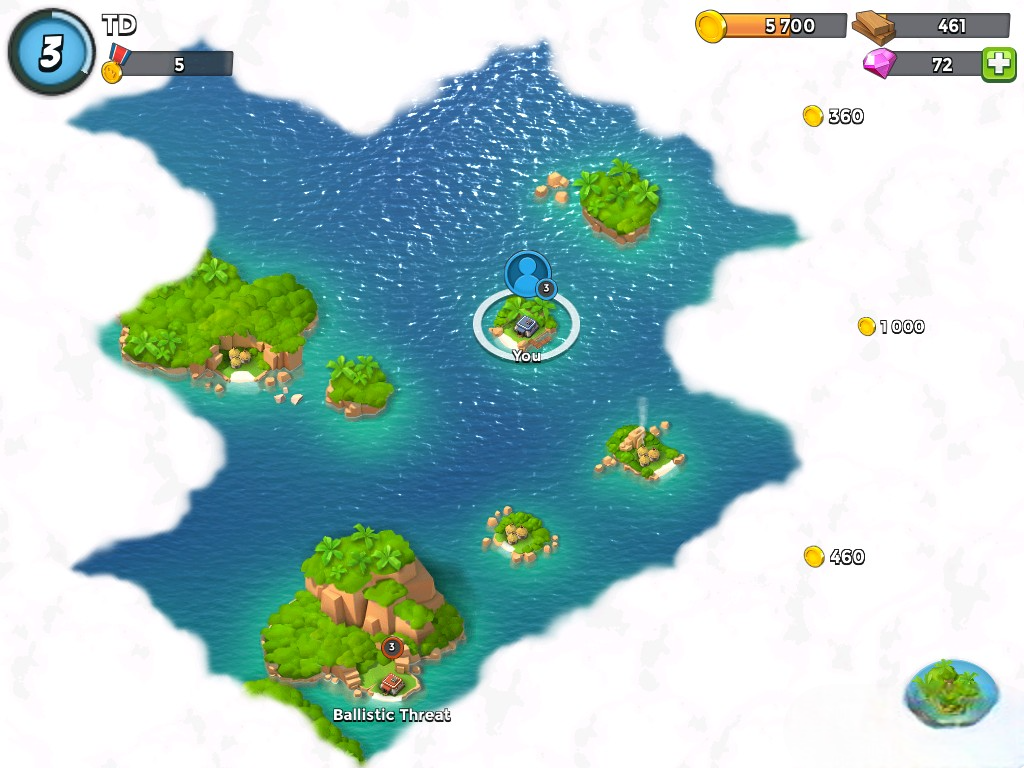This screenshot has height=768, width=1024.
Task: Tap the green plus button to buy diamonds
Action: [x=998, y=64]
